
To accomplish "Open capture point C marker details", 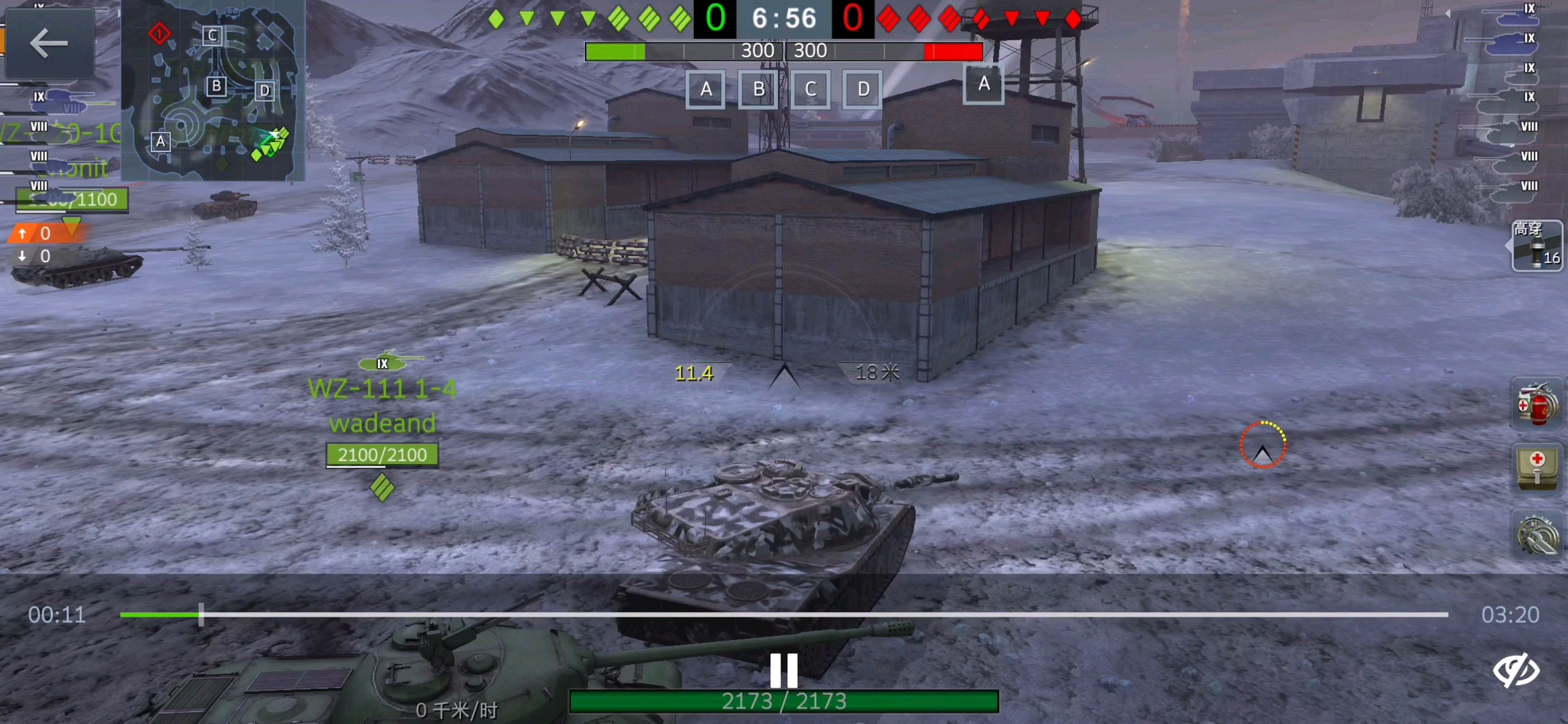I will (x=810, y=89).
